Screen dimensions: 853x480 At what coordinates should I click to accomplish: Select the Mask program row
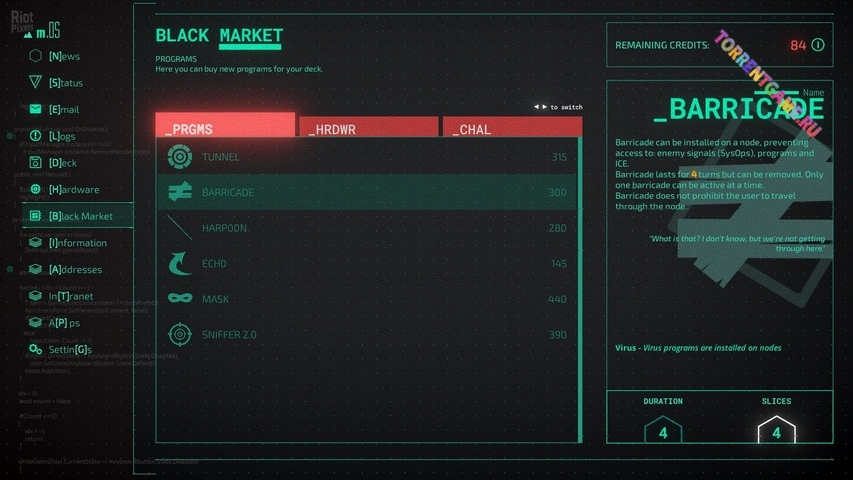click(x=367, y=299)
